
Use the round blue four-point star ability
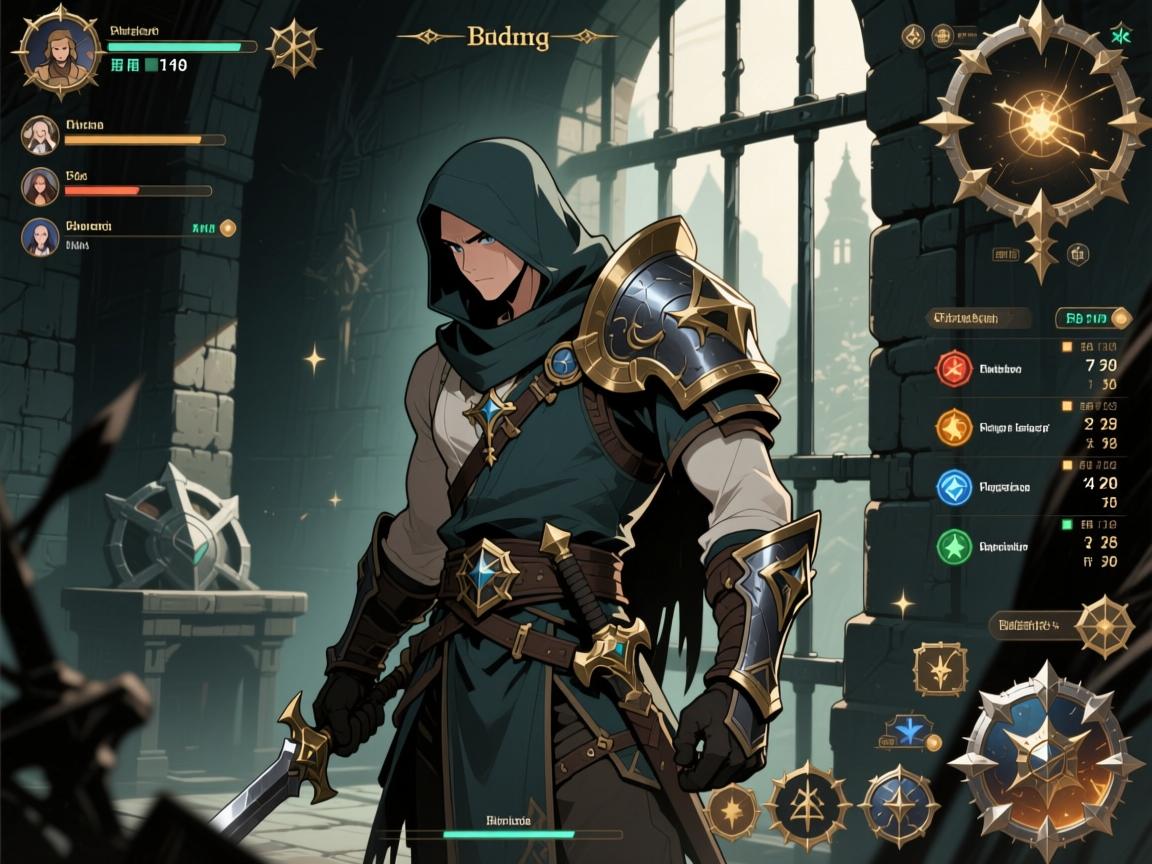899,805
